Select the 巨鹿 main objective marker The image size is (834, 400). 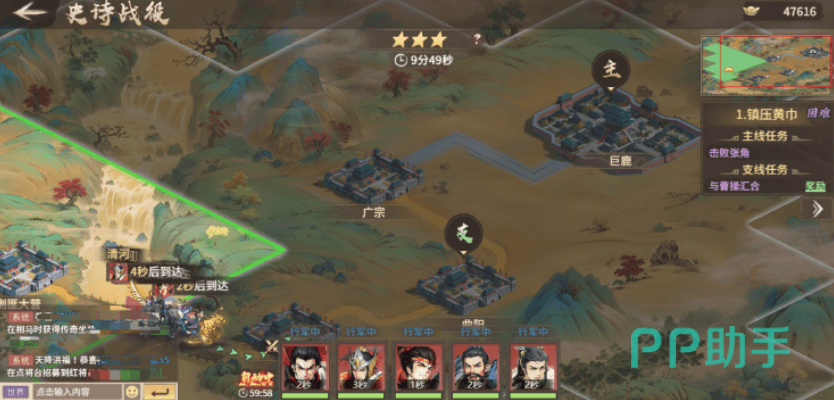tap(610, 70)
